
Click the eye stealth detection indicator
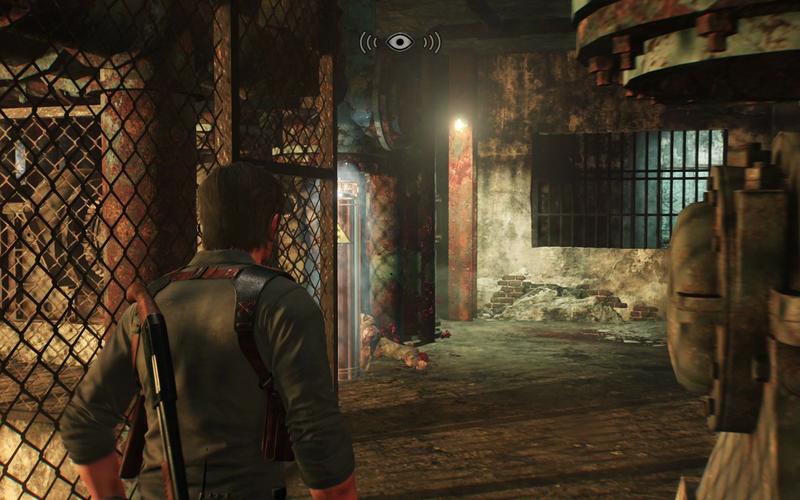pos(400,42)
